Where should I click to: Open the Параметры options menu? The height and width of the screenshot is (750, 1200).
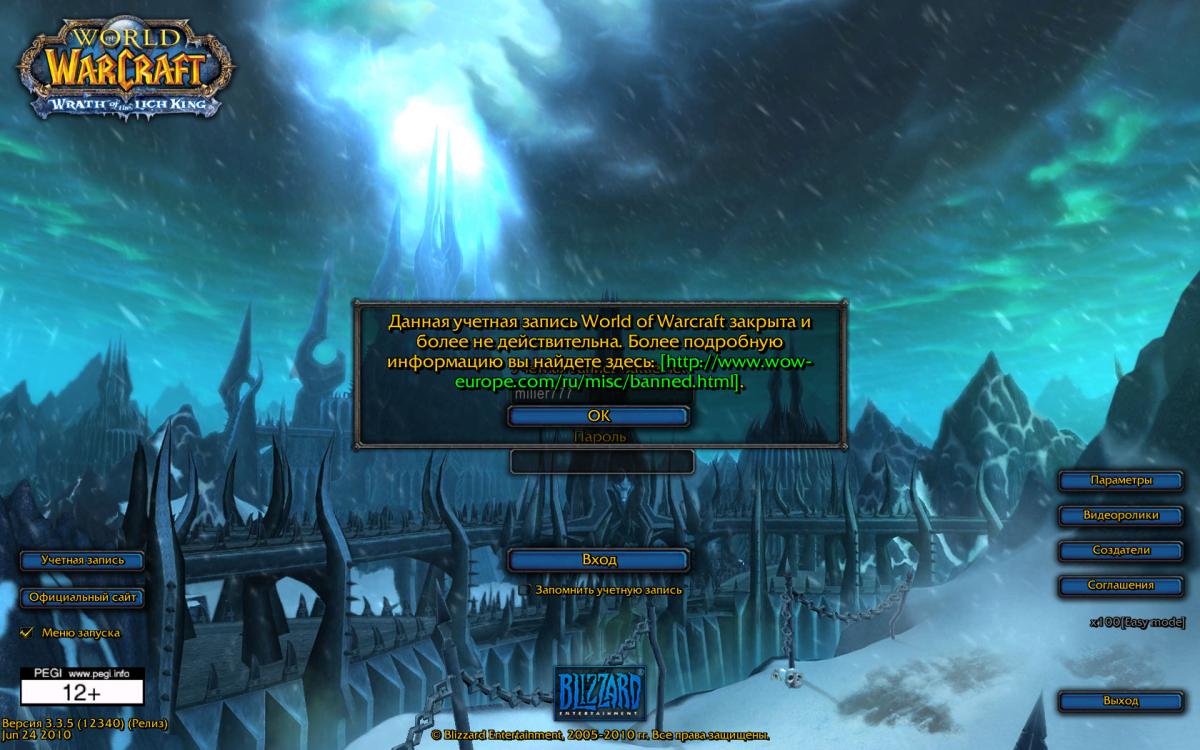(x=1121, y=481)
